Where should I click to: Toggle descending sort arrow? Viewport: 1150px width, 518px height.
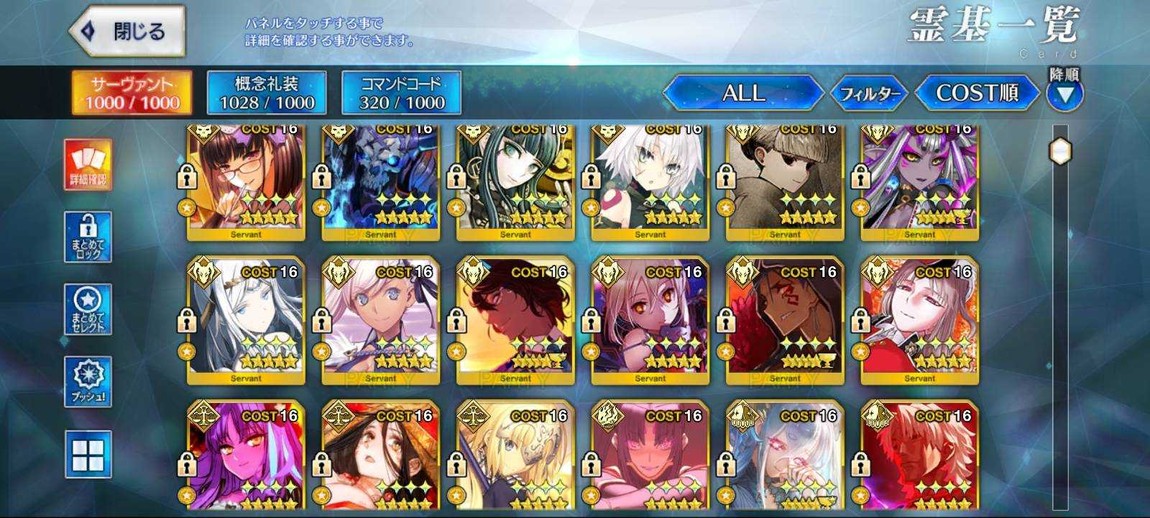1064,95
